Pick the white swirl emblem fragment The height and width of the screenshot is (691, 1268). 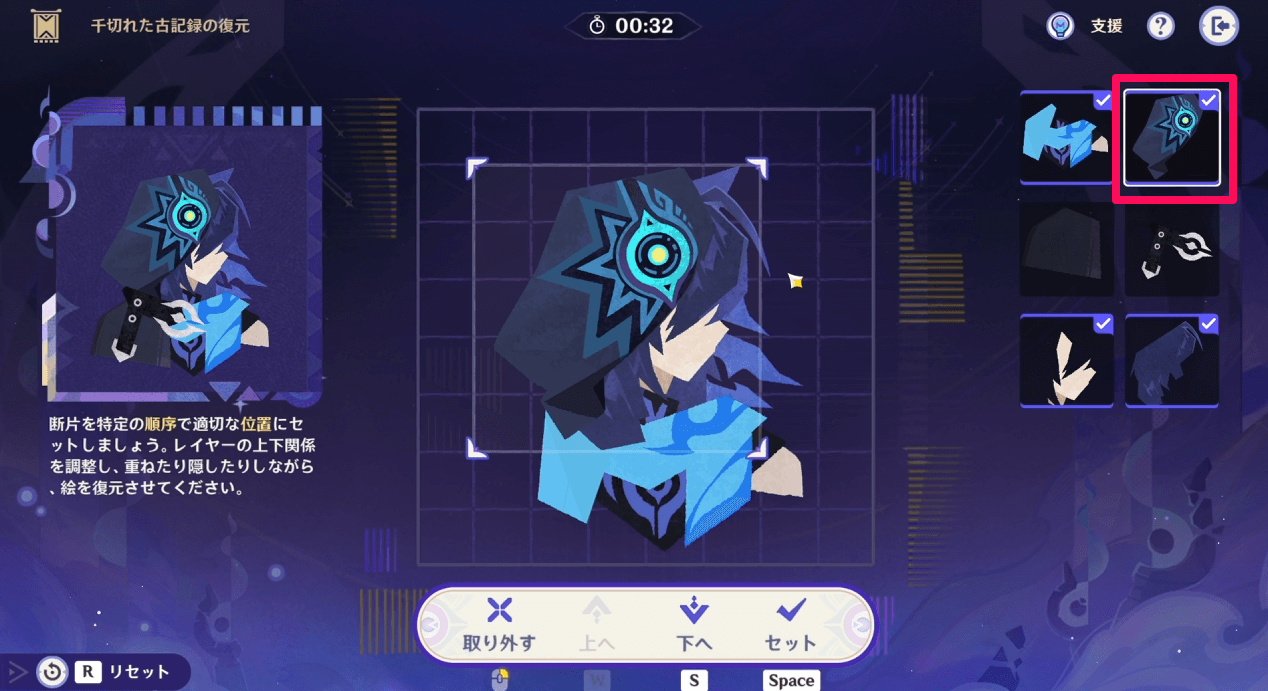tap(1172, 249)
